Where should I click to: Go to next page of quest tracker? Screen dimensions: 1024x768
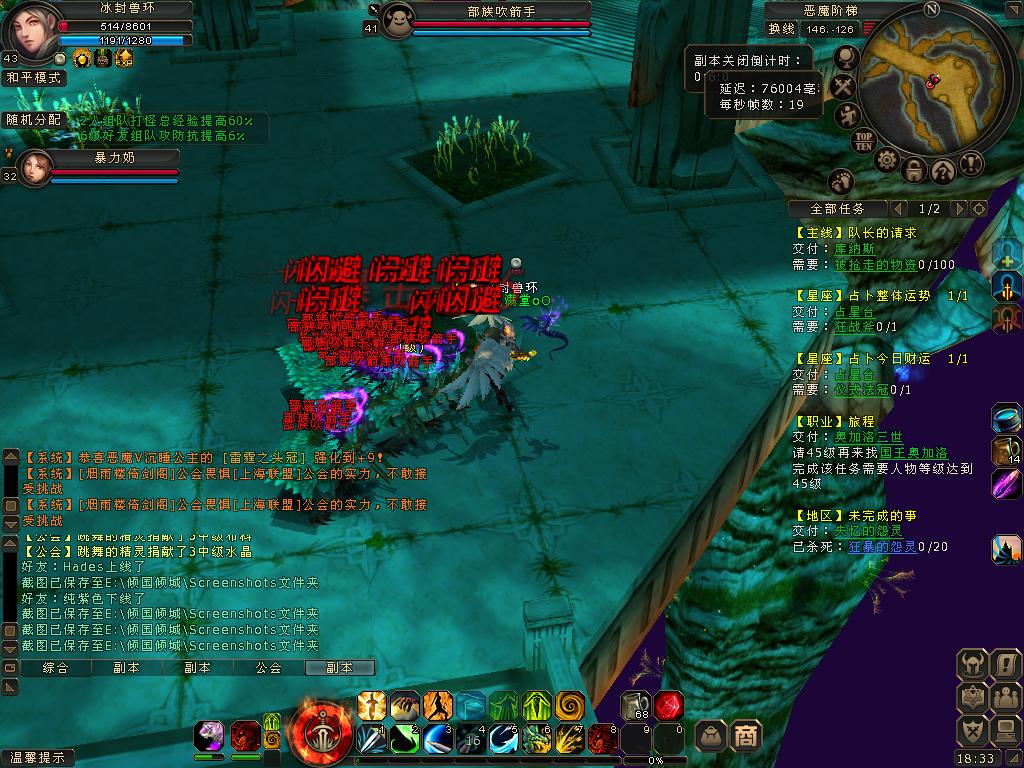coord(958,209)
